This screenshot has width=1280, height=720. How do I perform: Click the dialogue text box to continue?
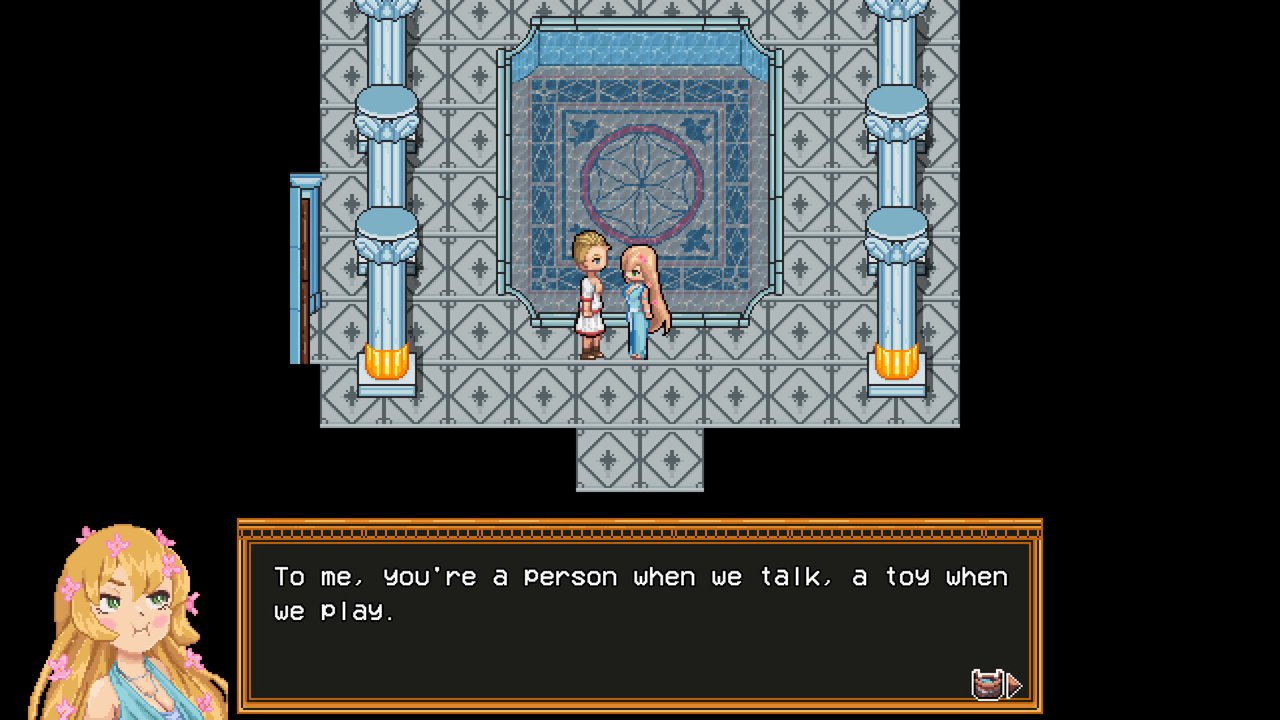tap(640, 620)
